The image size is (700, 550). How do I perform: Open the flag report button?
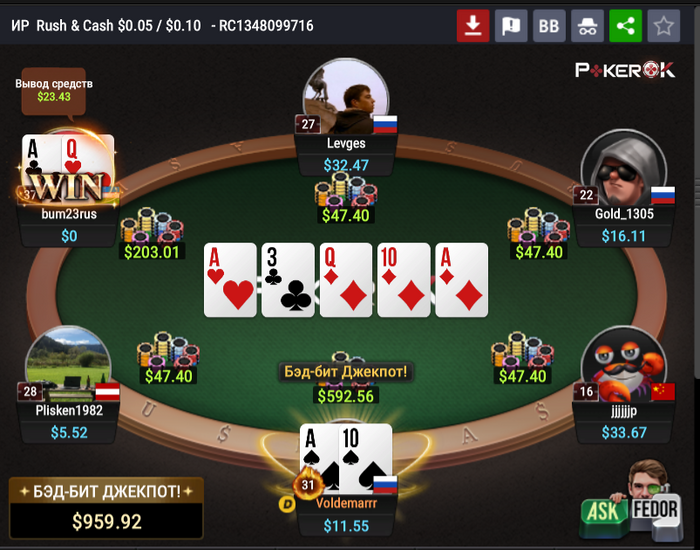pyautogui.click(x=511, y=26)
